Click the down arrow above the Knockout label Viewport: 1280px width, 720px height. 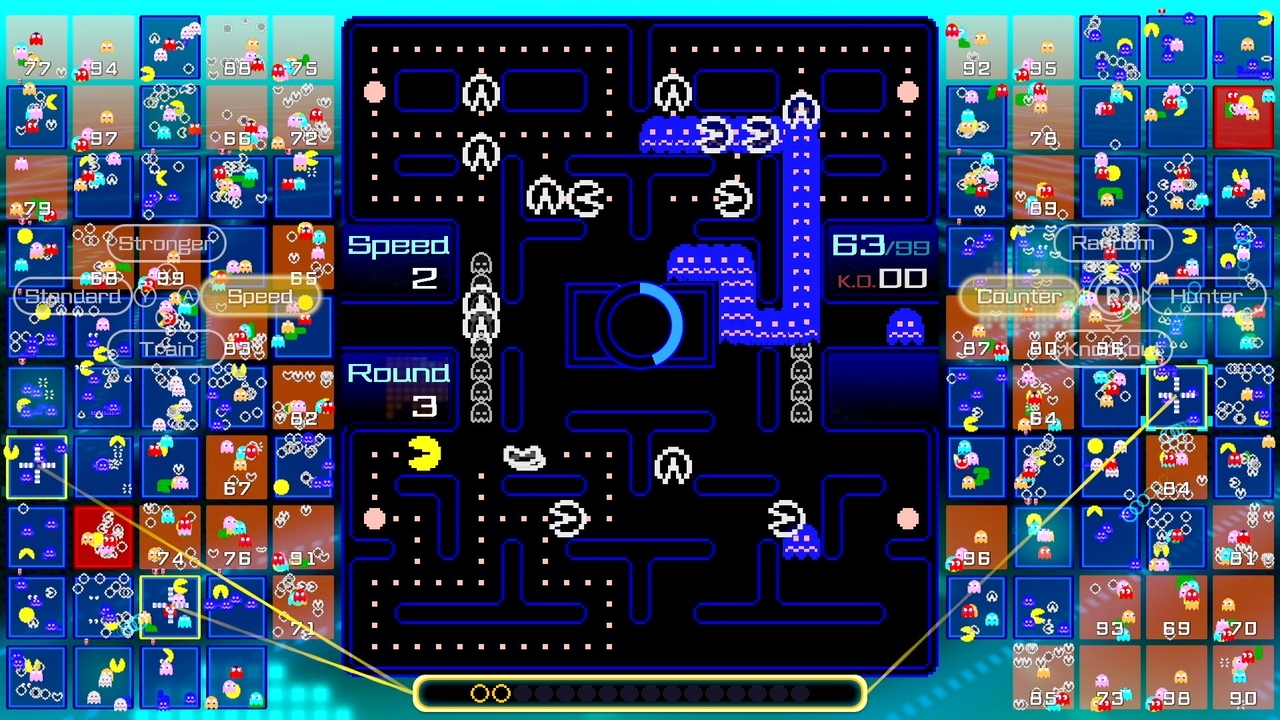(x=1113, y=328)
